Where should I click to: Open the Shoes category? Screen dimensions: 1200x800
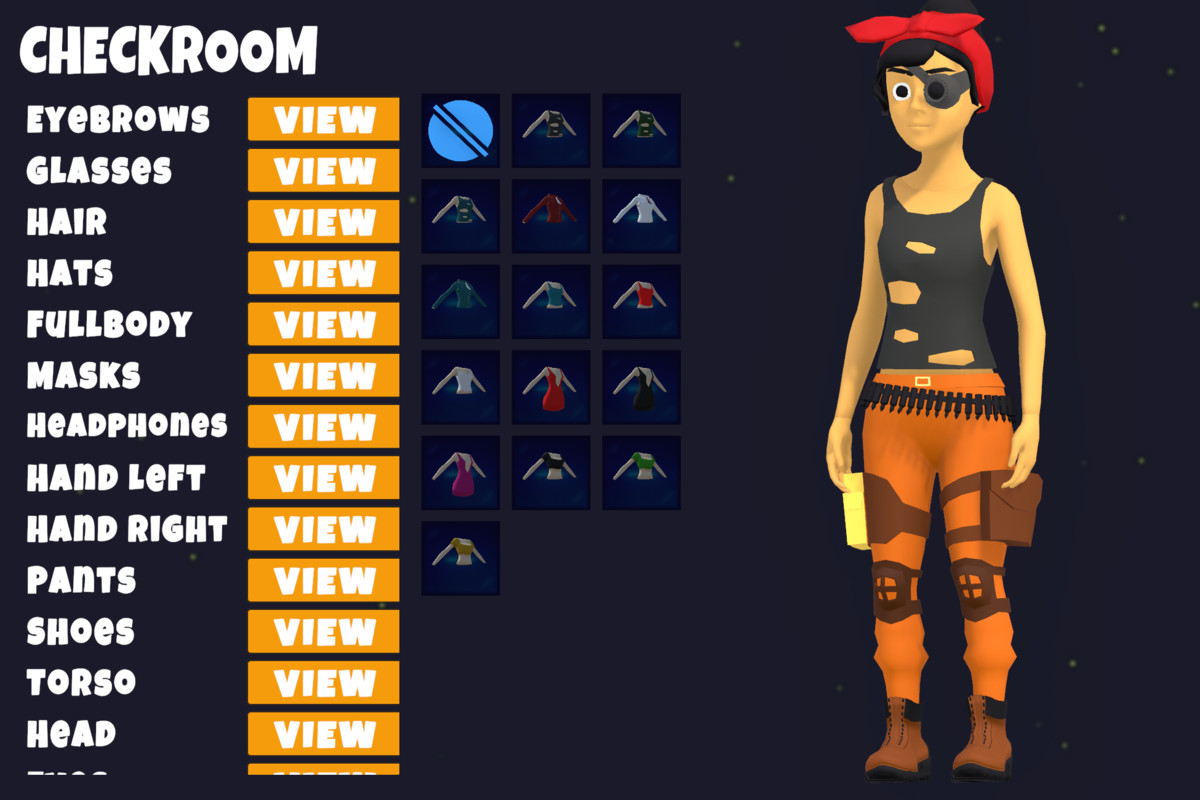pyautogui.click(x=323, y=632)
